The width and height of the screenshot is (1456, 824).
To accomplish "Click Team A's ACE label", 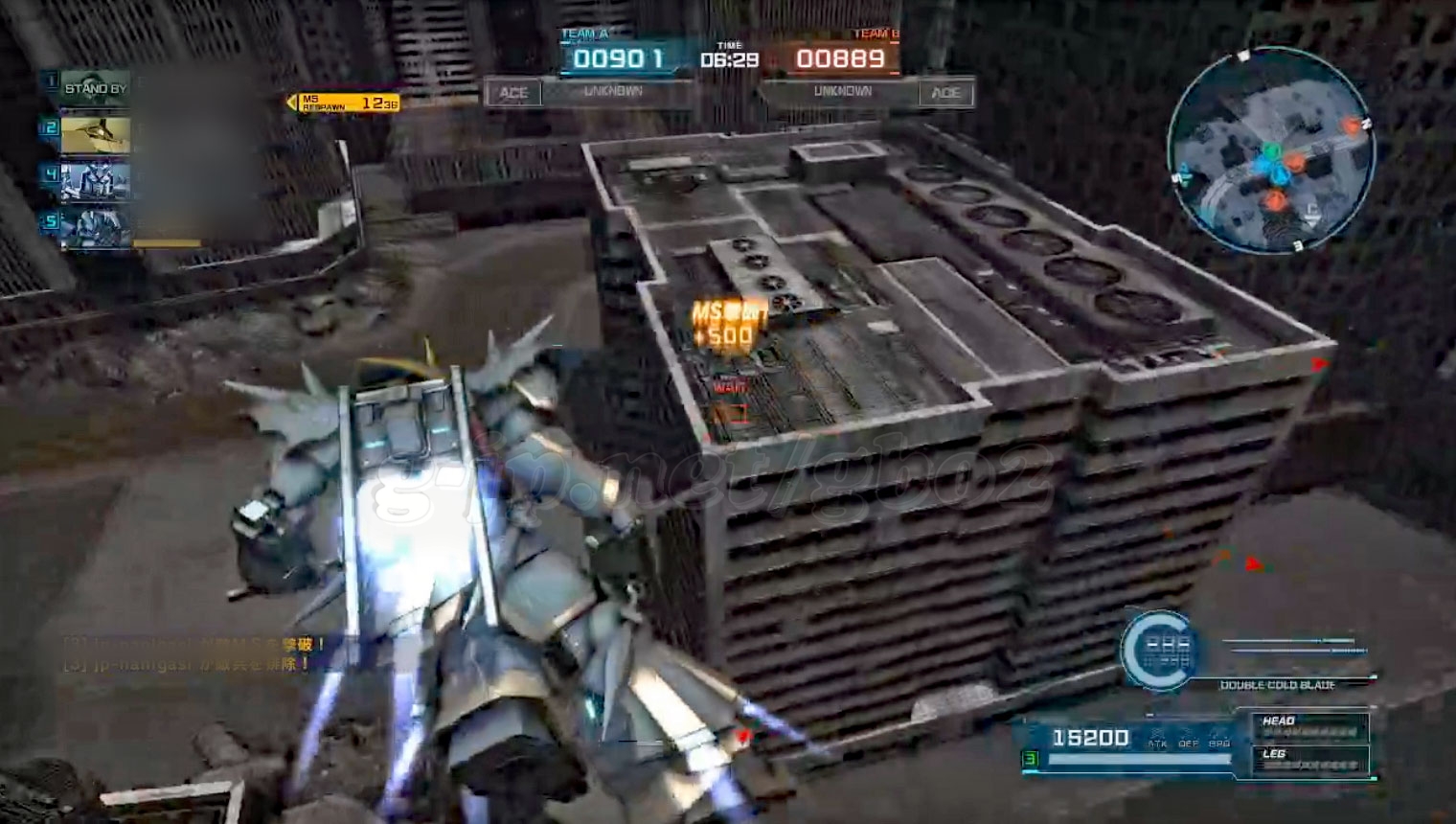I will (x=513, y=93).
